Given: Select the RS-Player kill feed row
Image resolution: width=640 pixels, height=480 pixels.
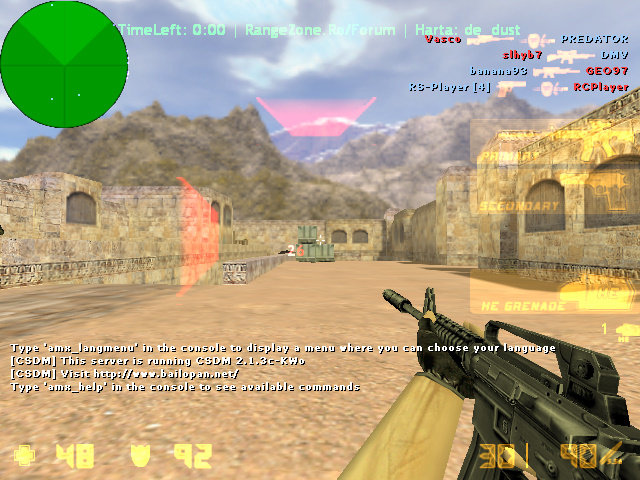Looking at the screenshot, I should (518, 87).
